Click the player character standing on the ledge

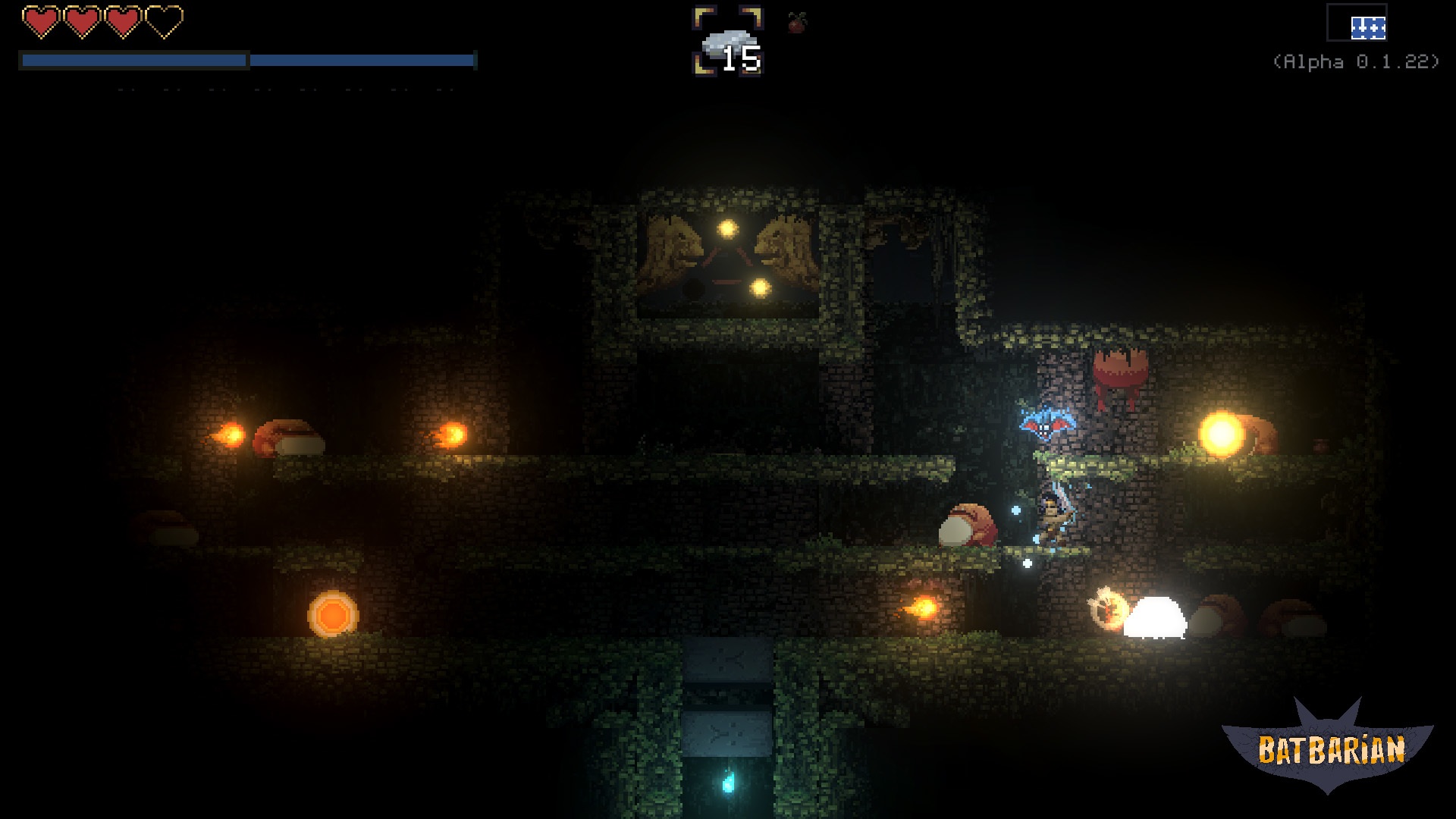click(x=1053, y=516)
